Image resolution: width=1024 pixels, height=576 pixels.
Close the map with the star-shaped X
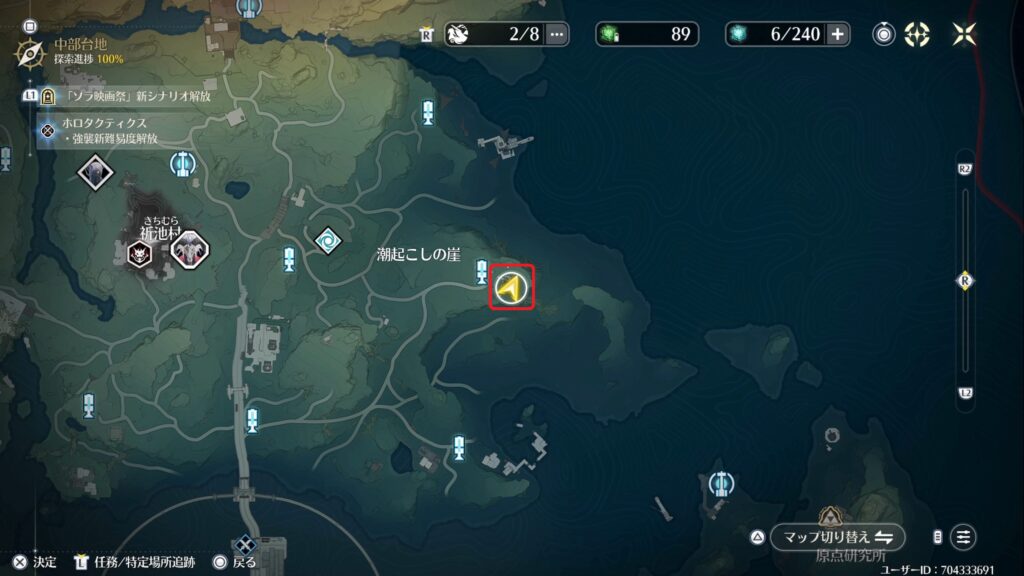pyautogui.click(x=965, y=34)
